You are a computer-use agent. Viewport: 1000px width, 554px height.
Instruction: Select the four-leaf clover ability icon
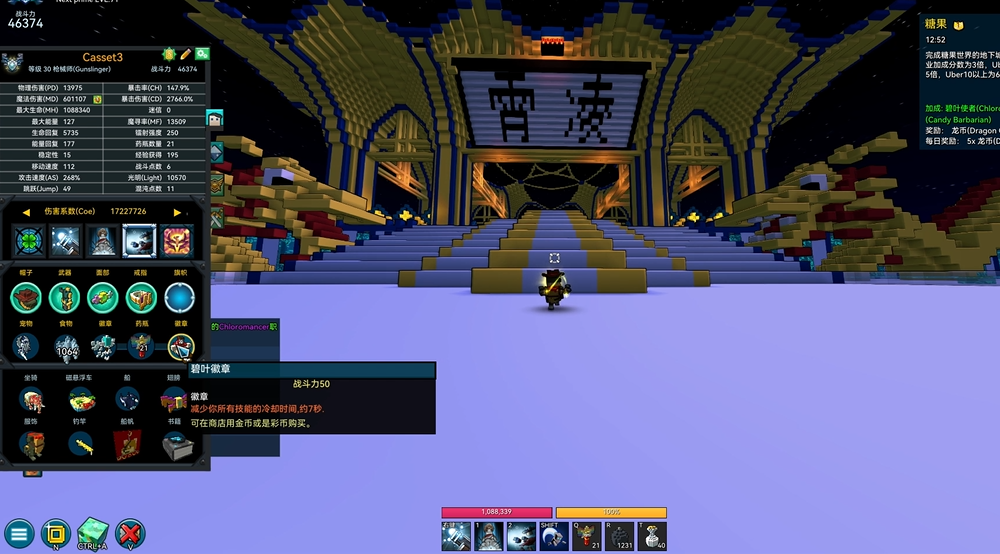(x=27, y=241)
